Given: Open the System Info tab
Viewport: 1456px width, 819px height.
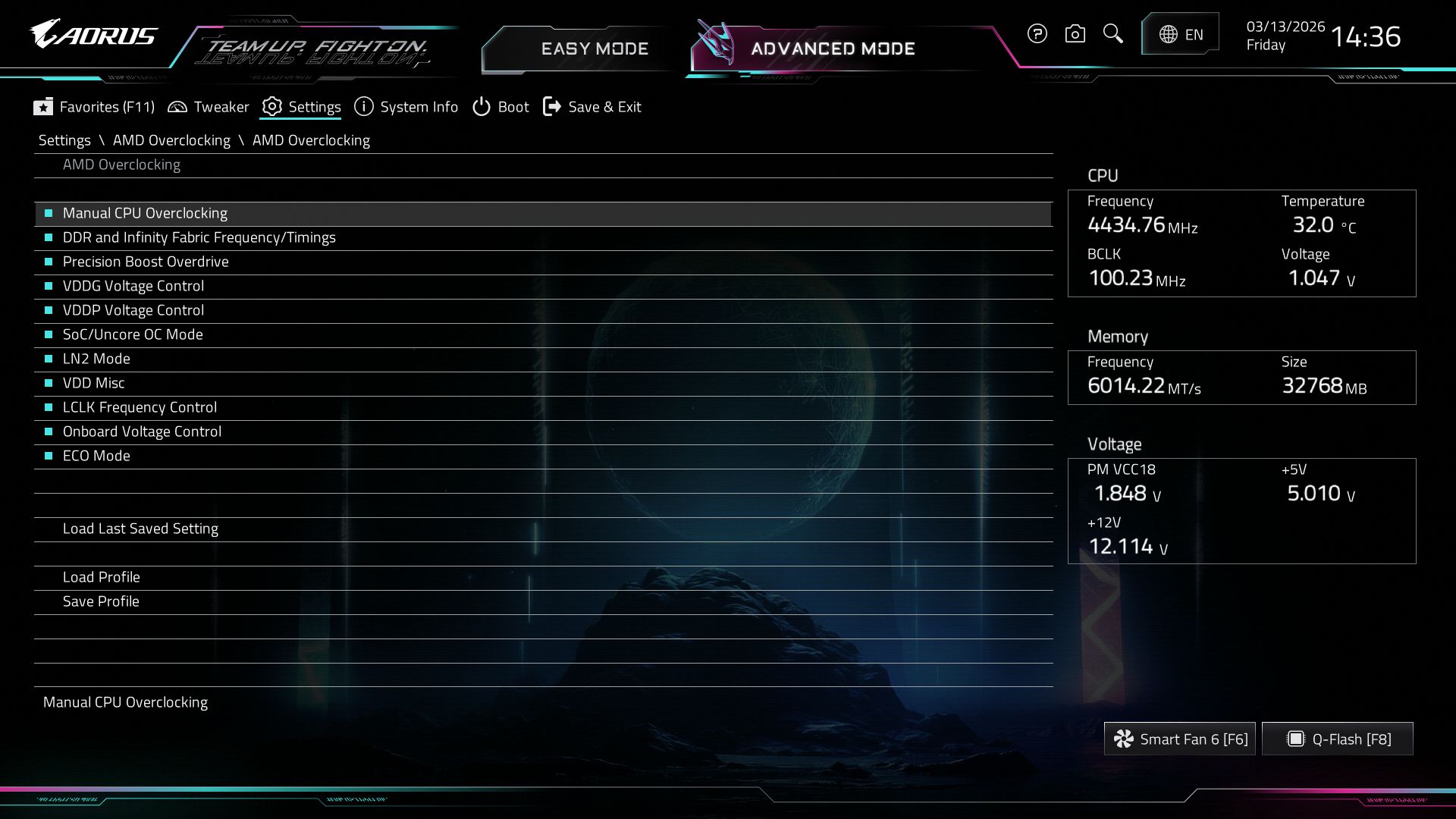Looking at the screenshot, I should 406,107.
